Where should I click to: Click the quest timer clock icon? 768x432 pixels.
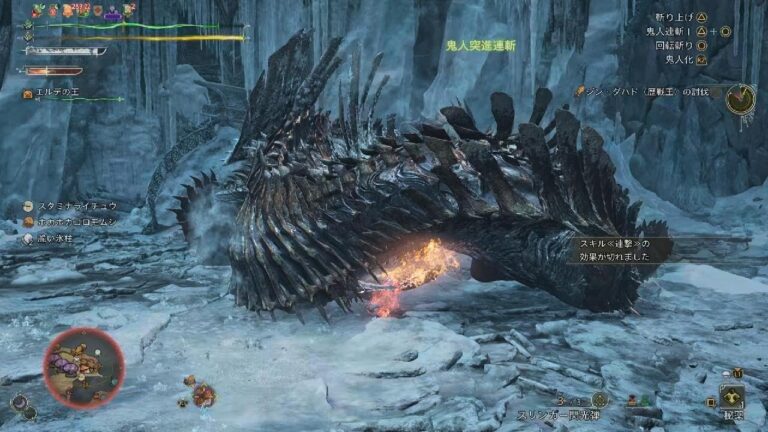pyautogui.click(x=740, y=98)
